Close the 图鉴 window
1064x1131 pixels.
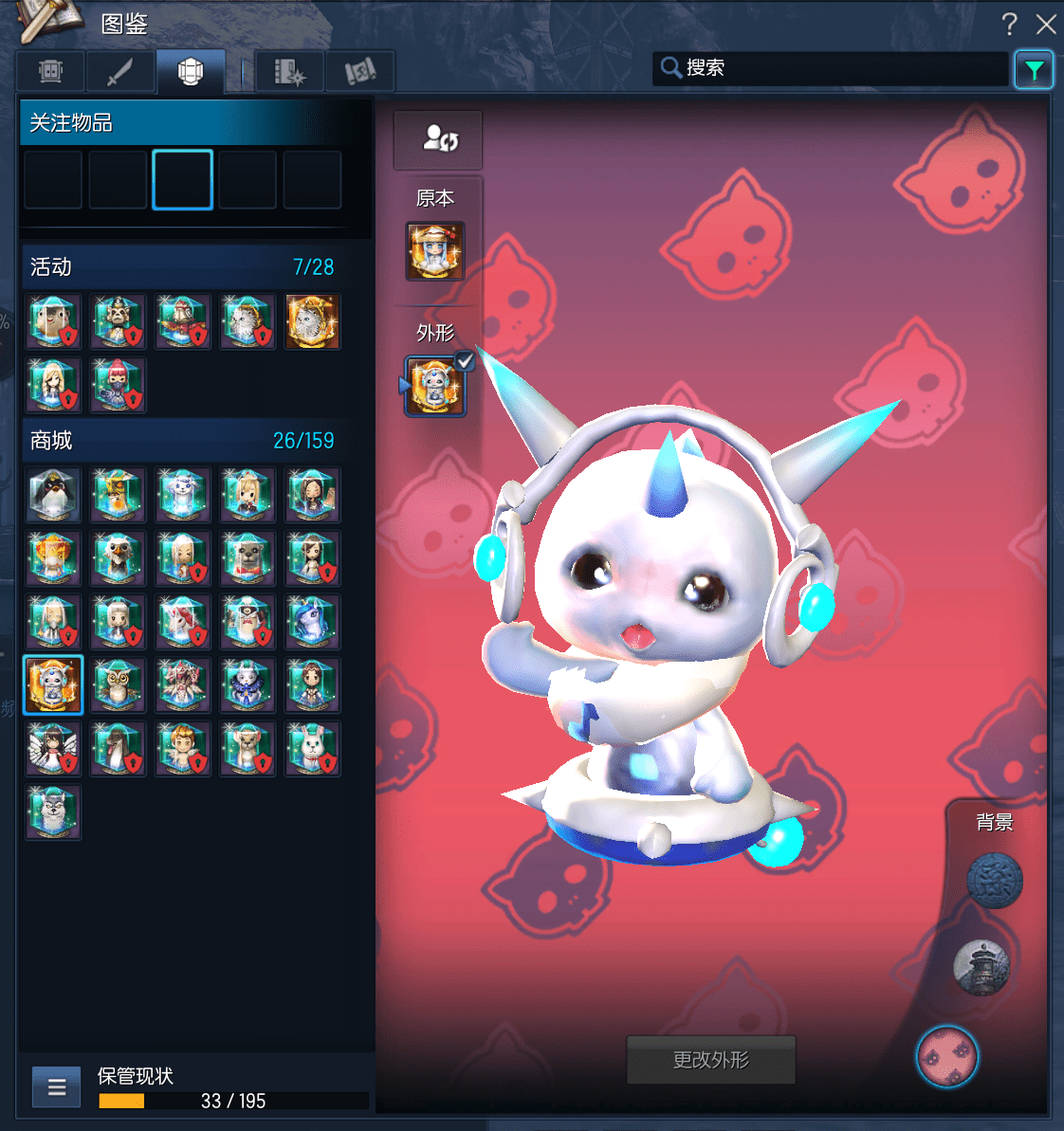pos(1046,24)
